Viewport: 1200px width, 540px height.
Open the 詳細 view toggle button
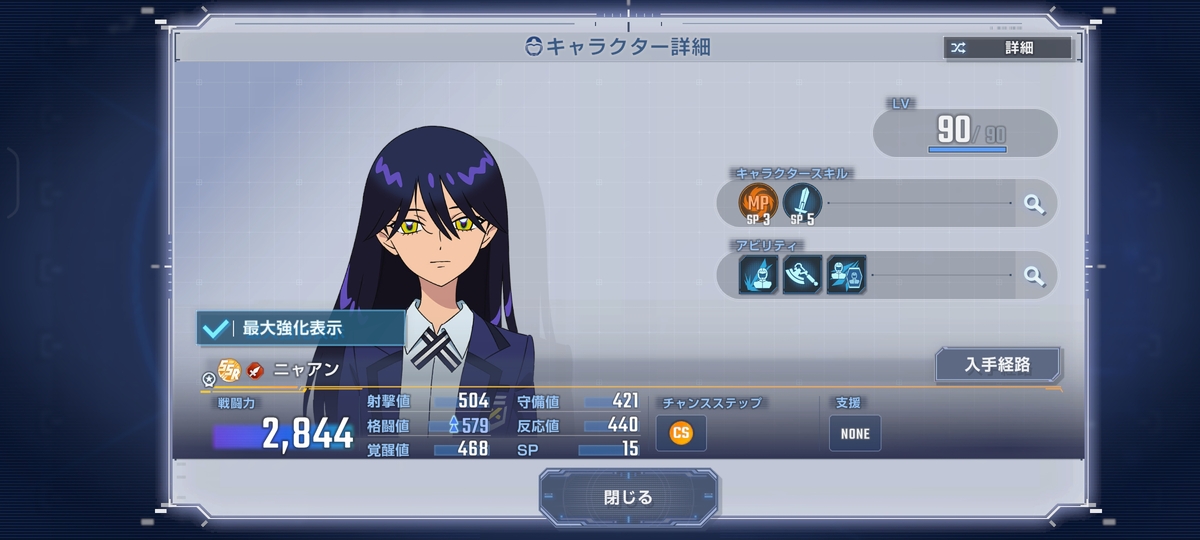click(1007, 47)
